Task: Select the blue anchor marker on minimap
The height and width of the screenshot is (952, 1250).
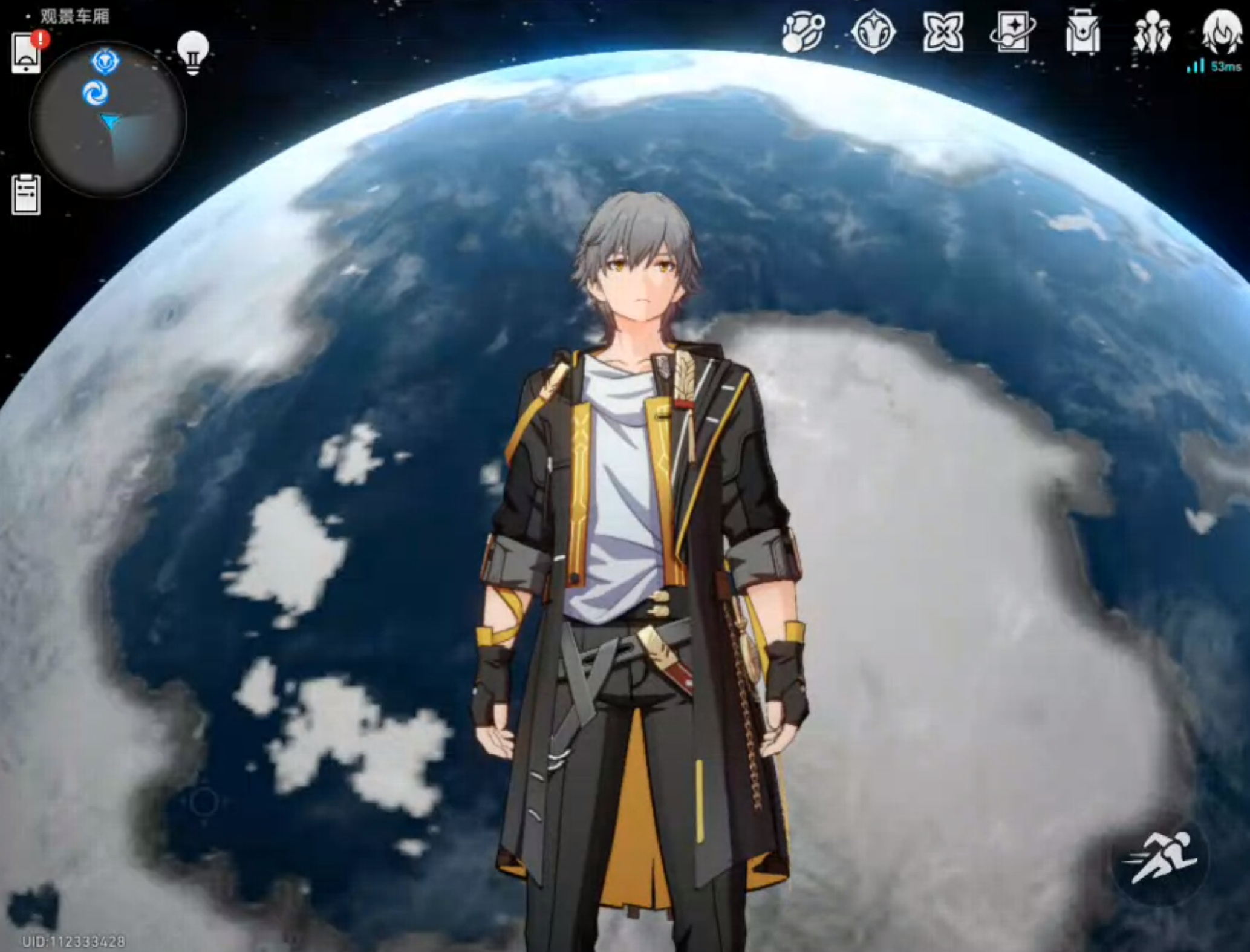Action: [x=105, y=62]
